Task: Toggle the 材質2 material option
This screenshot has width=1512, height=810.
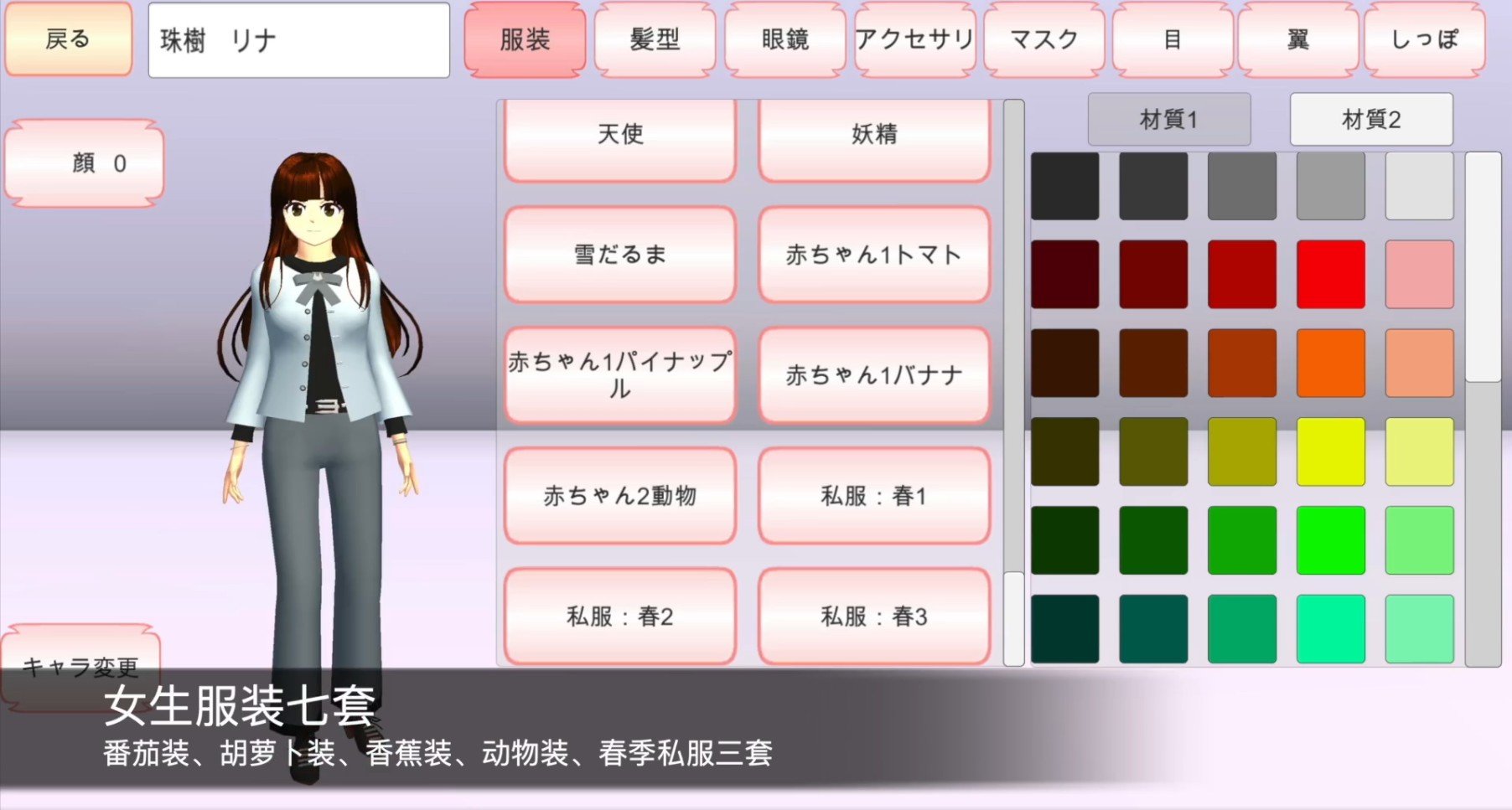Action: pos(1370,119)
